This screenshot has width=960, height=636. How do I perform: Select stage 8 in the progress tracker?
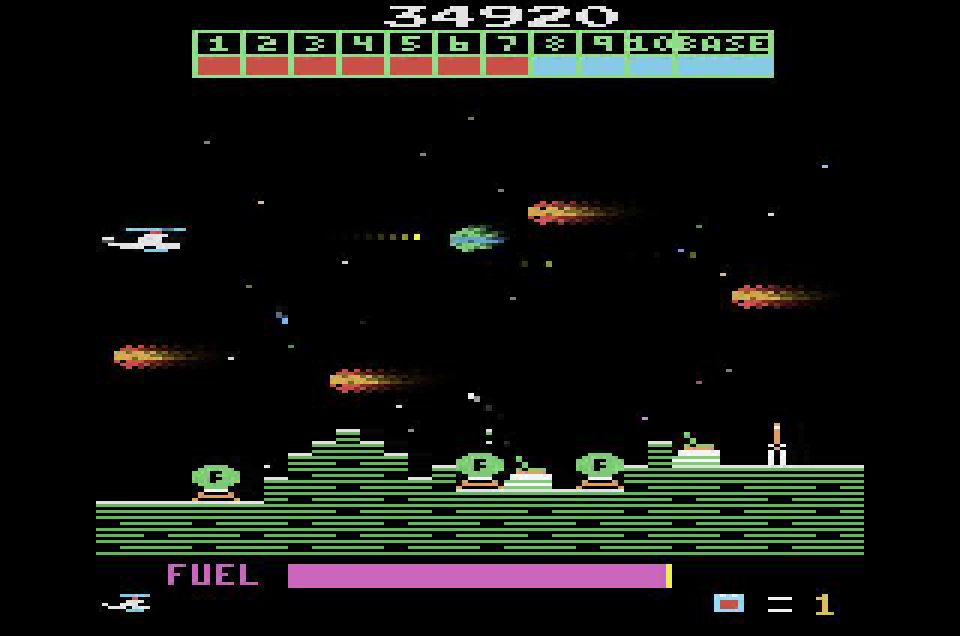554,54
